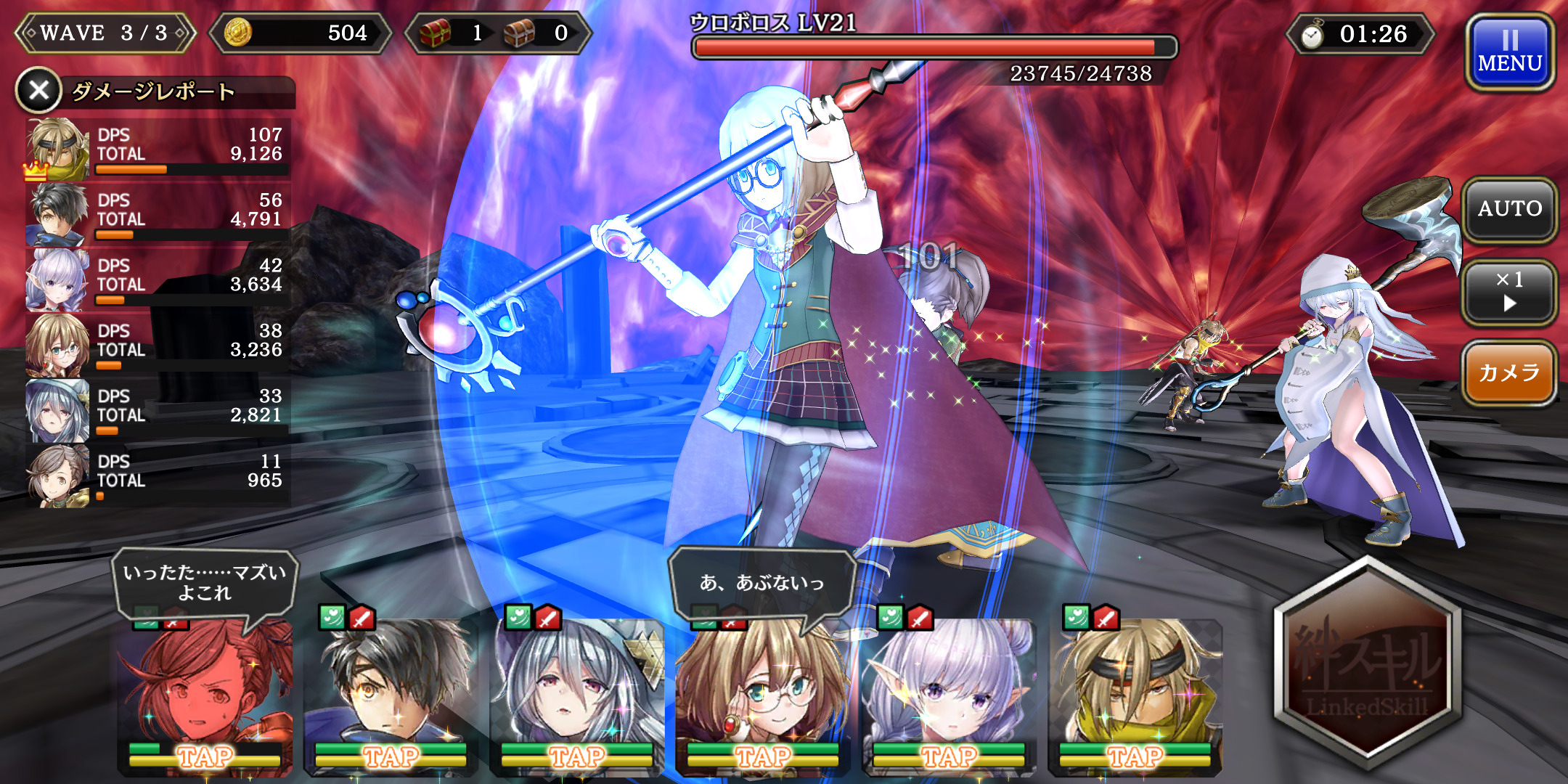This screenshot has height=784, width=1568.
Task: Tap the red-haired girl's skill card
Action: (205, 697)
